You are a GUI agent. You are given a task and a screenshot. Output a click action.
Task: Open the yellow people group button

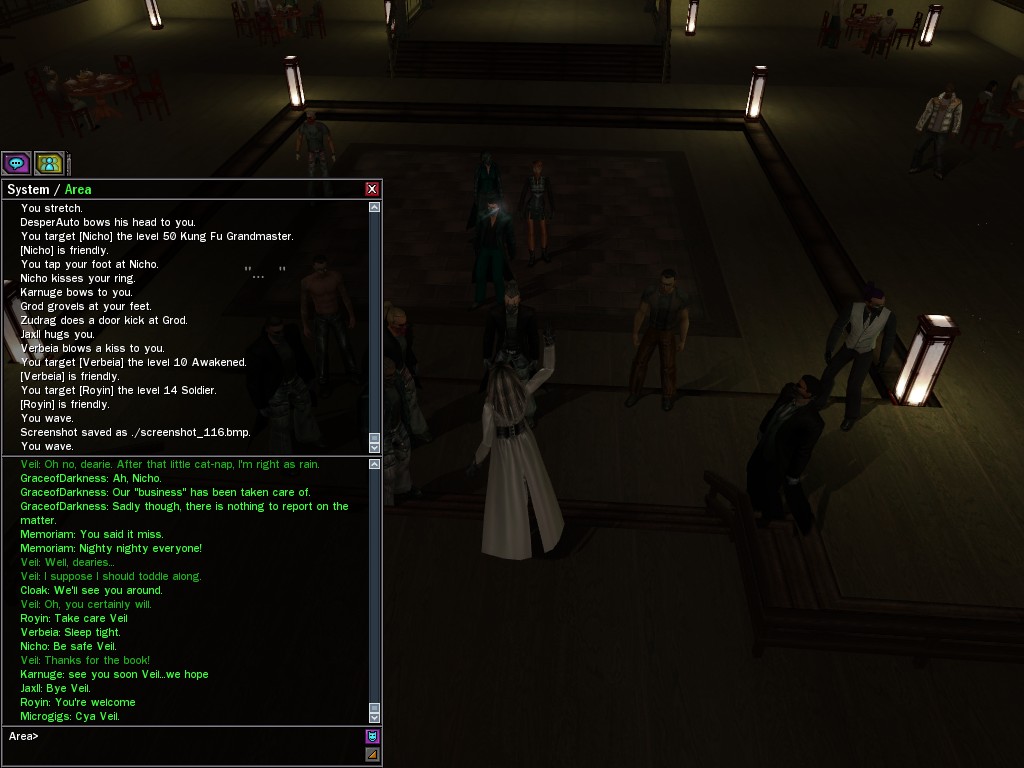pyautogui.click(x=49, y=163)
